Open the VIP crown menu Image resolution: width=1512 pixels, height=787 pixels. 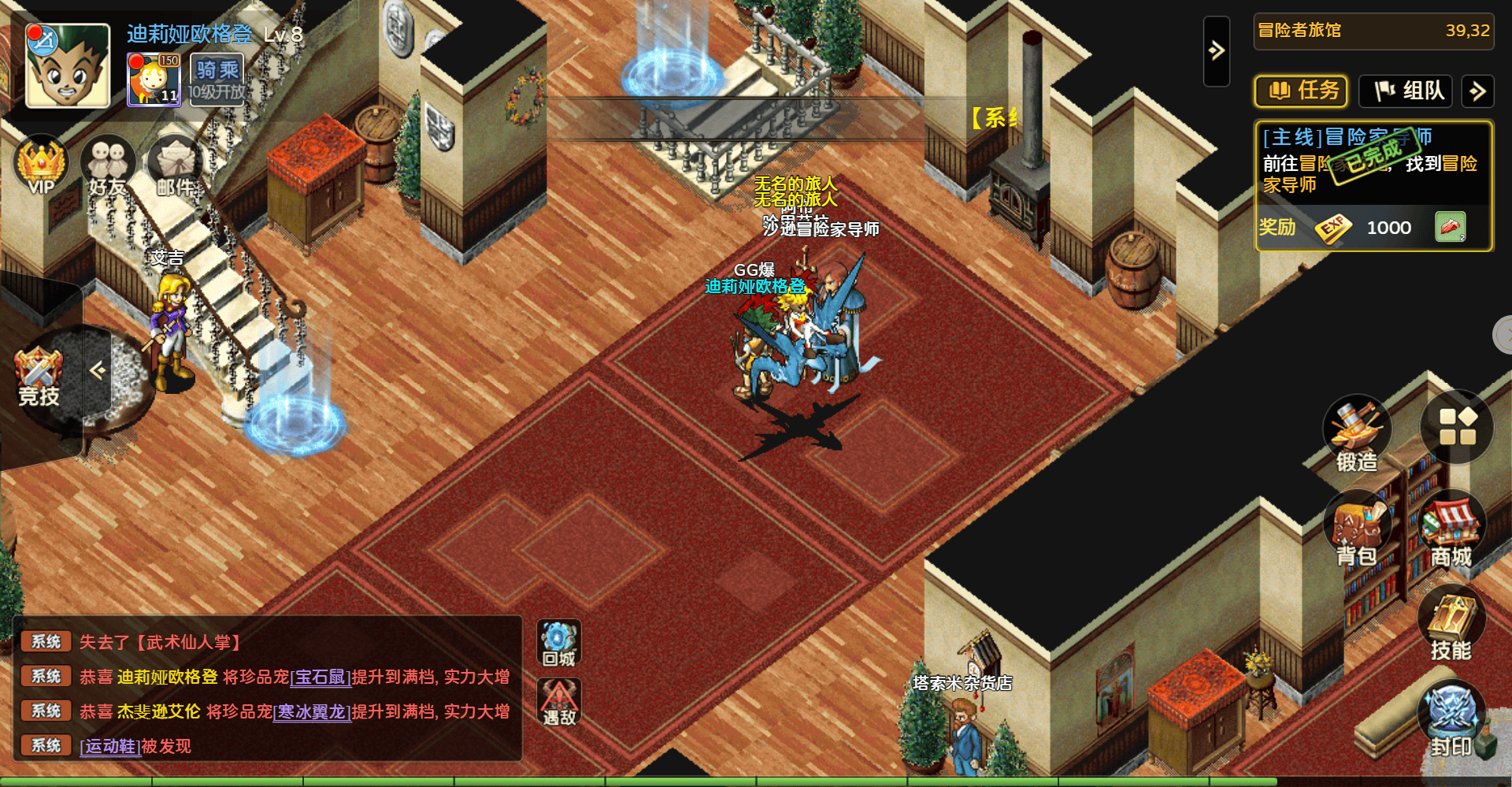click(41, 165)
